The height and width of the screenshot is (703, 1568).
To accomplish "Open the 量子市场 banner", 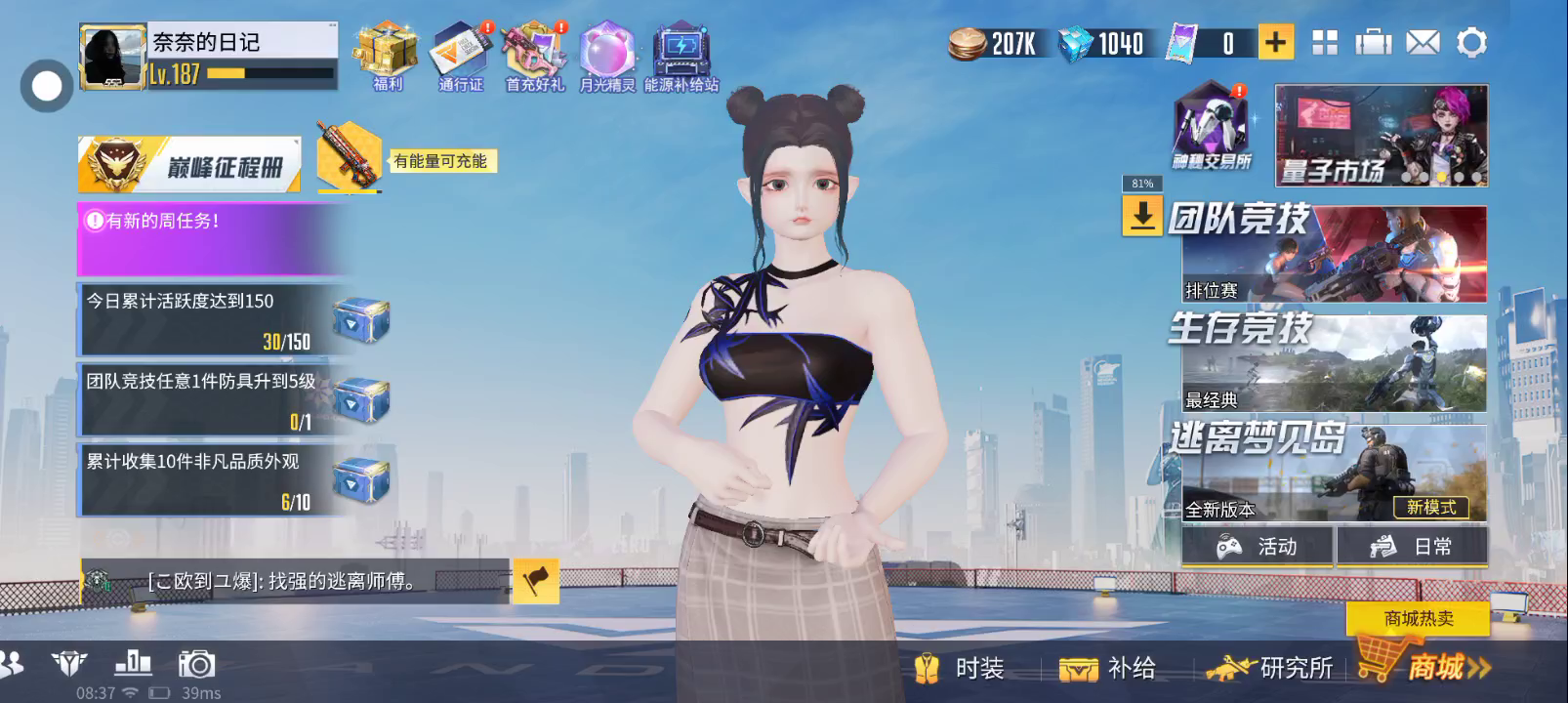I will [1381, 136].
